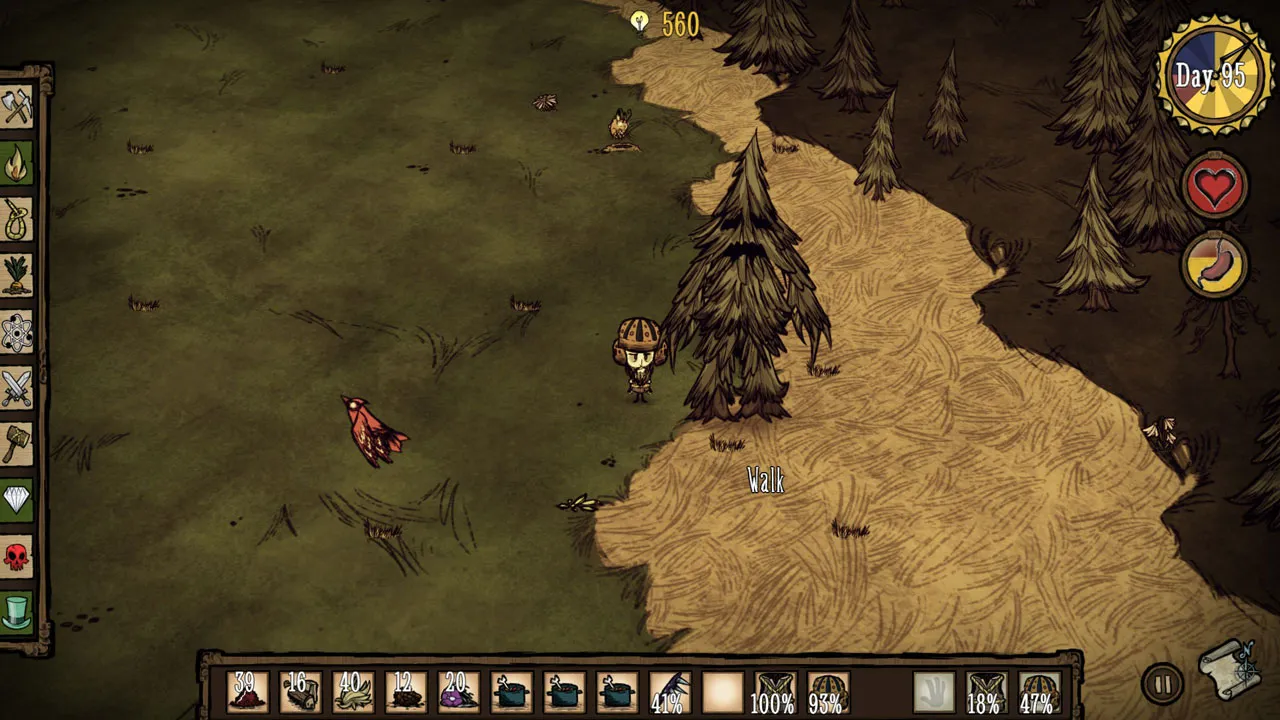The height and width of the screenshot is (720, 1280).
Task: Choose the purple item stack of 20
Action: click(x=457, y=691)
